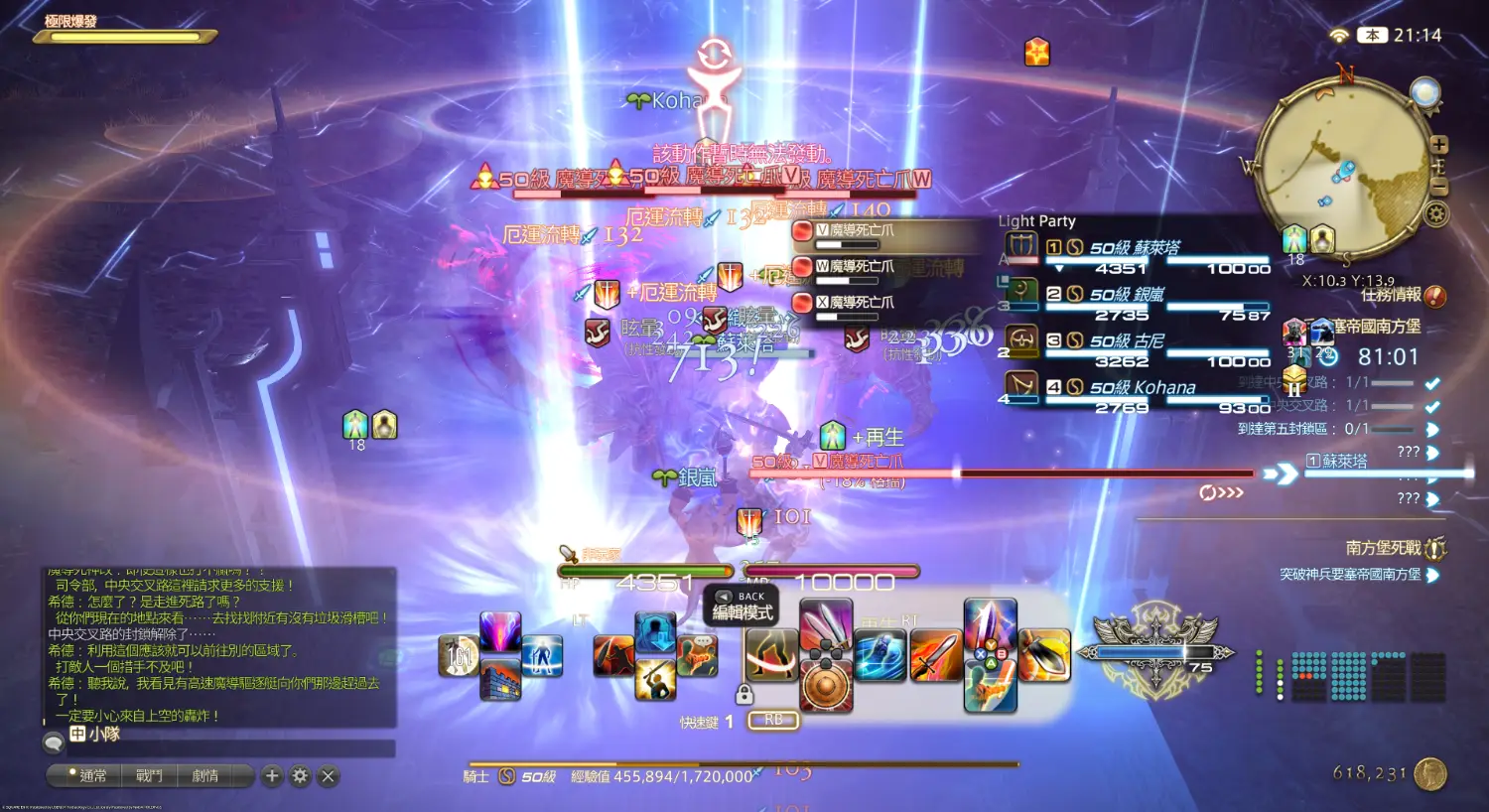The width and height of the screenshot is (1489, 812).
Task: Zoom in the minimap
Action: (x=1438, y=145)
